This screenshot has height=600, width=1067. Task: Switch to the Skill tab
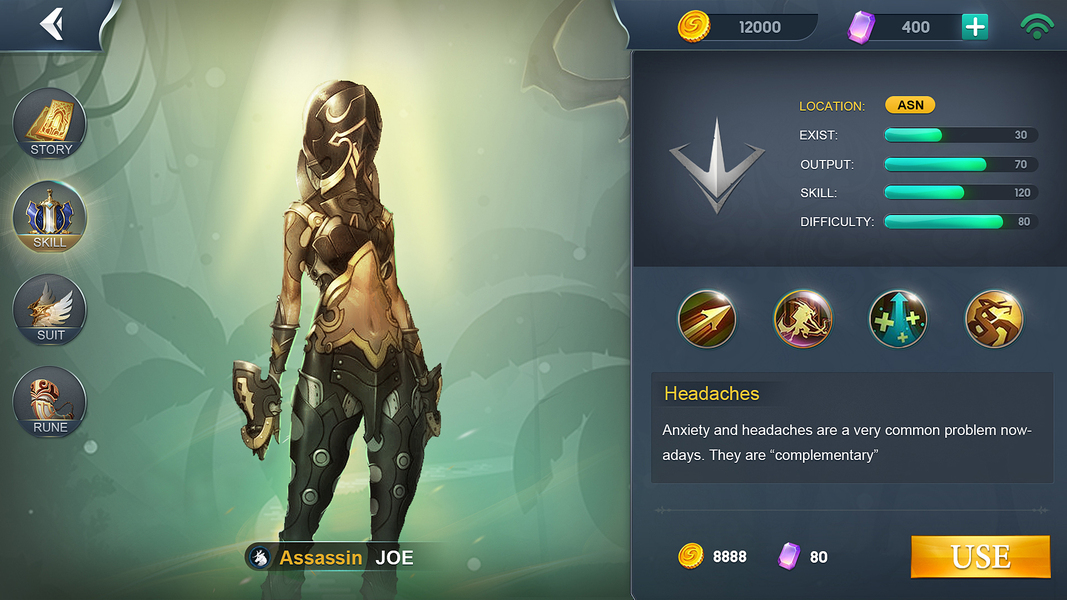(50, 217)
